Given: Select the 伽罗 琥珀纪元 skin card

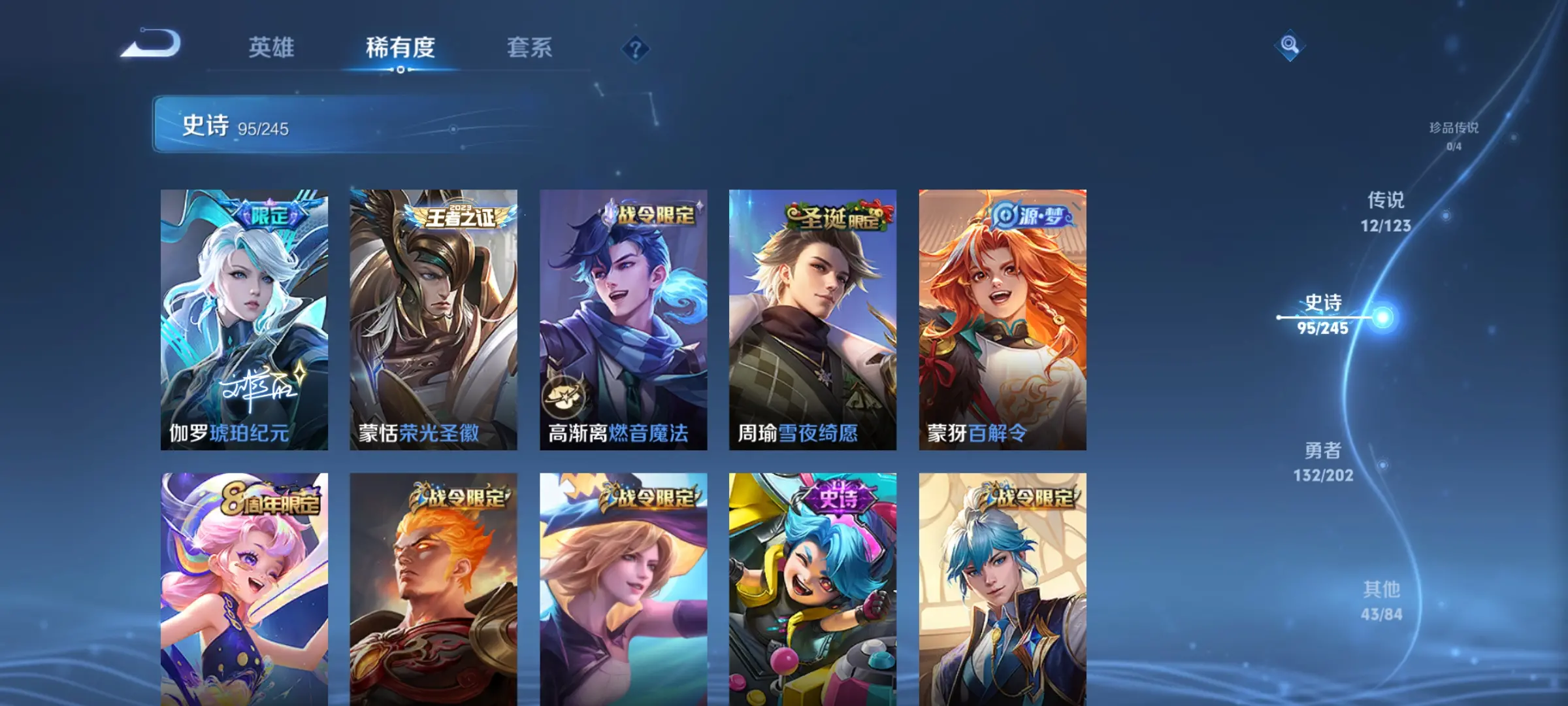Looking at the screenshot, I should pyautogui.click(x=244, y=319).
